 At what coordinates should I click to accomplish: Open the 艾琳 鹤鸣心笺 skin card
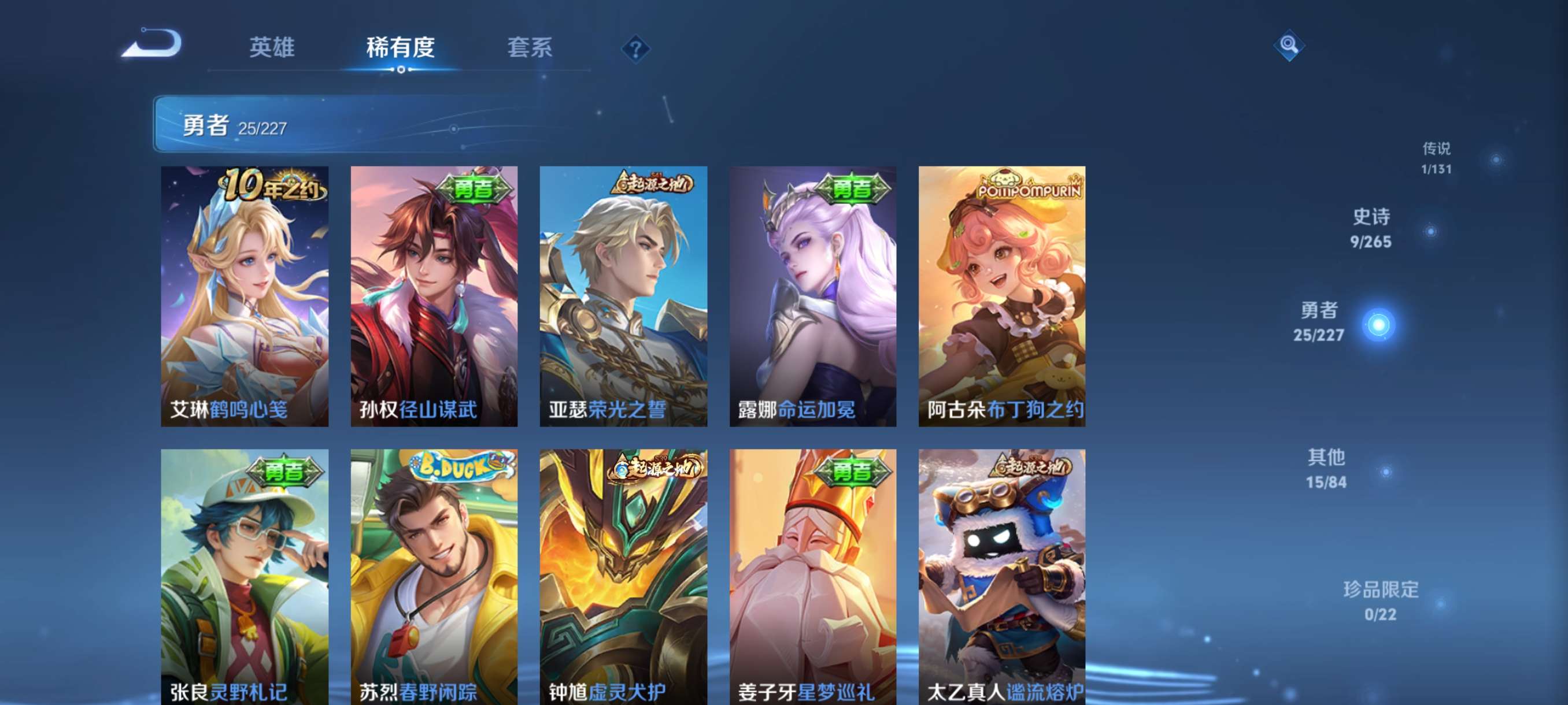245,296
